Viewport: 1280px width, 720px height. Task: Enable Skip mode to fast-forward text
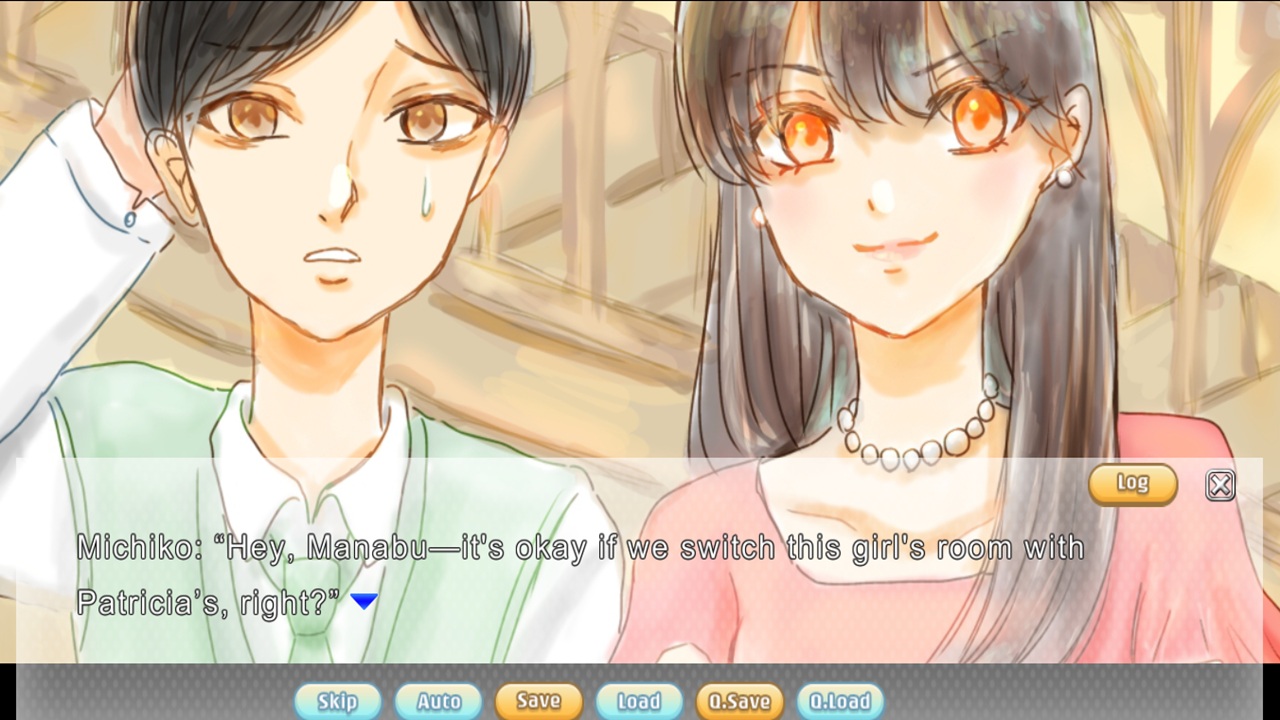coord(337,701)
